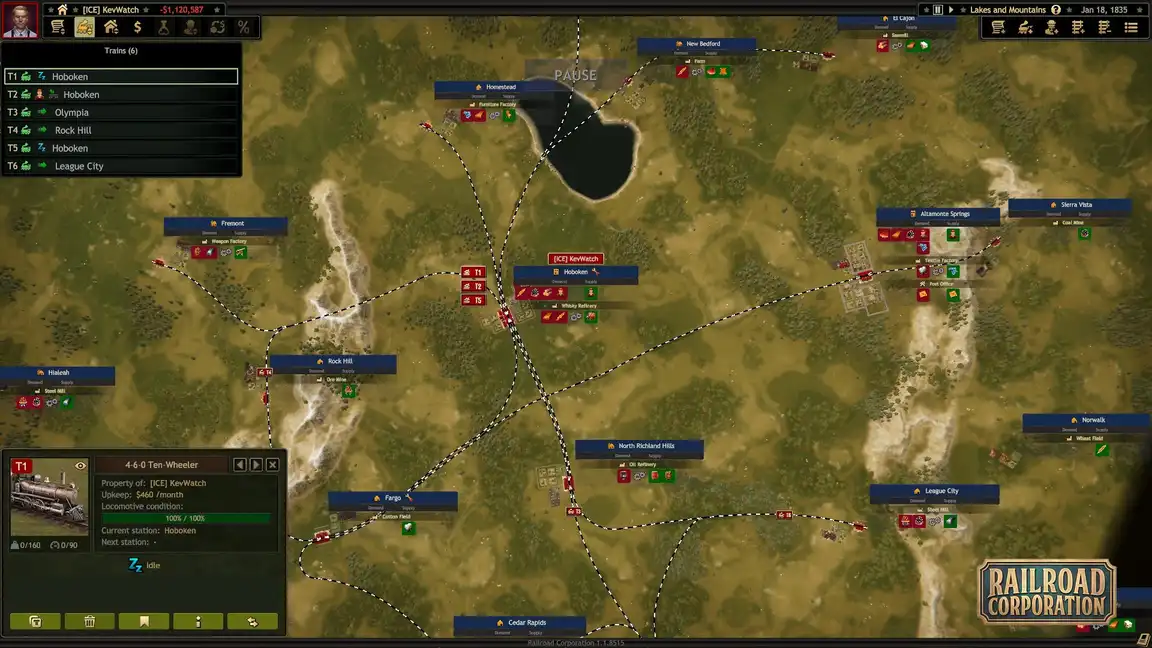This screenshot has width=1152, height=648.
Task: Open the train info button
Action: [198, 621]
